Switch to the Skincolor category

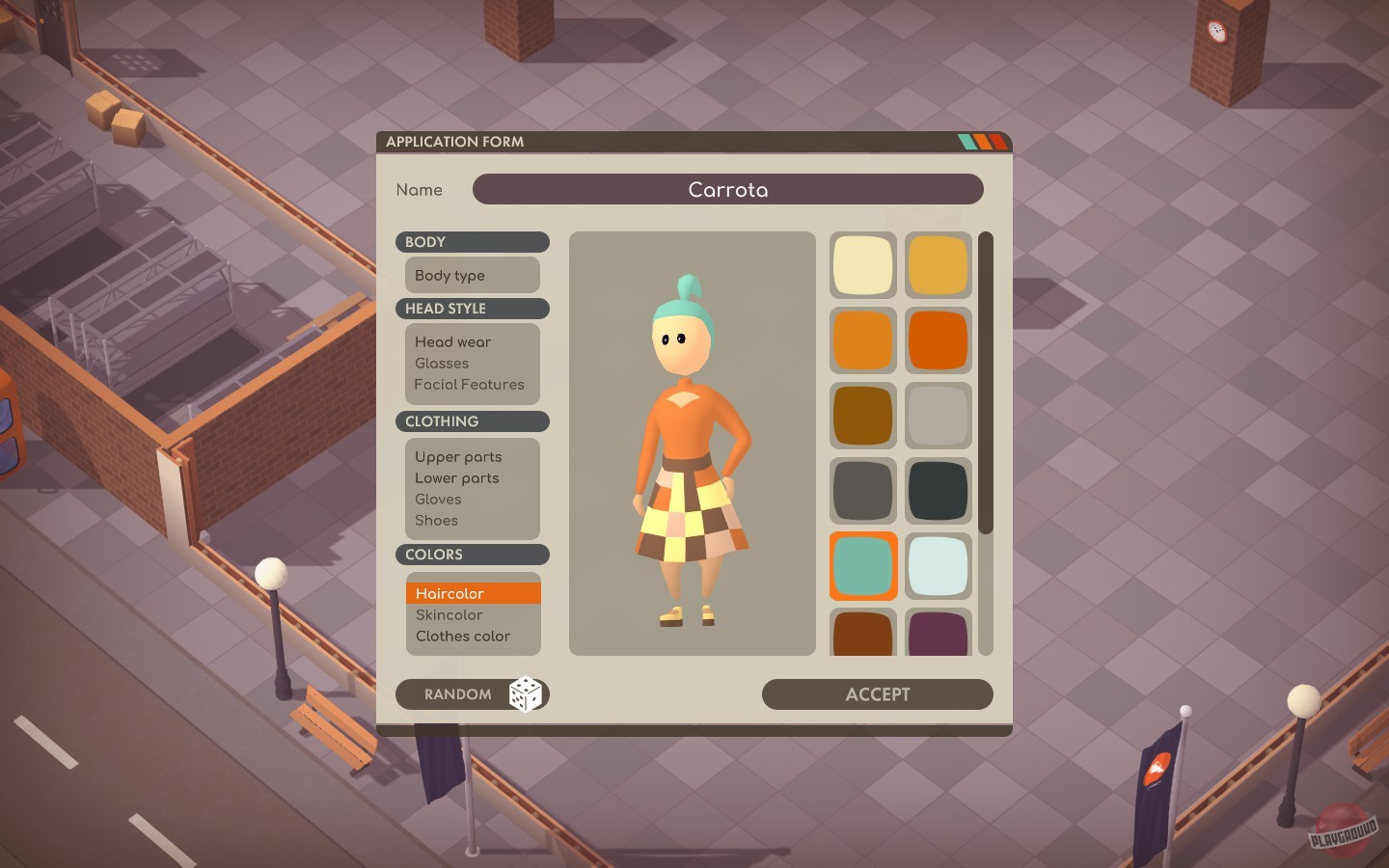pyautogui.click(x=449, y=614)
